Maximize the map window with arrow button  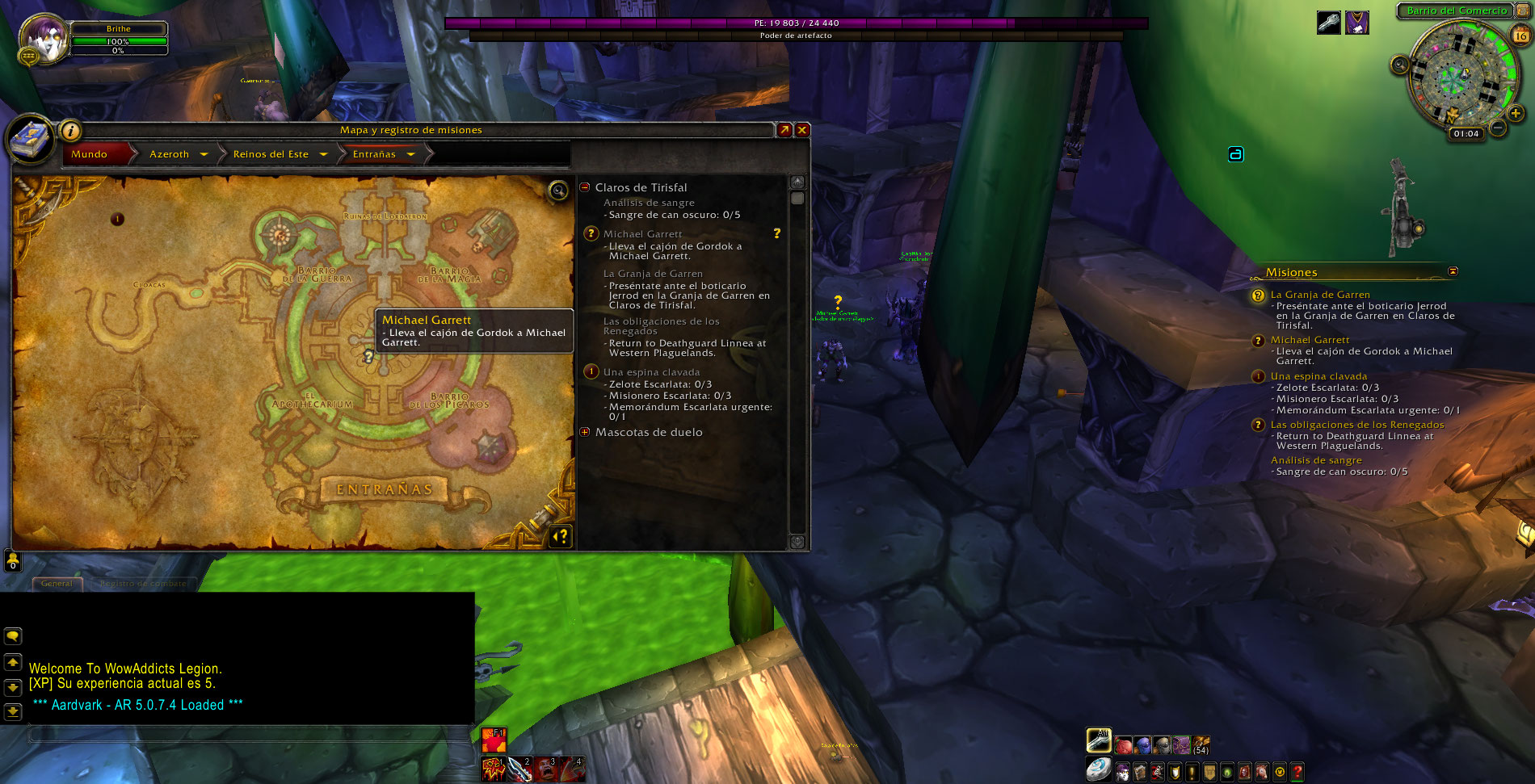(784, 130)
